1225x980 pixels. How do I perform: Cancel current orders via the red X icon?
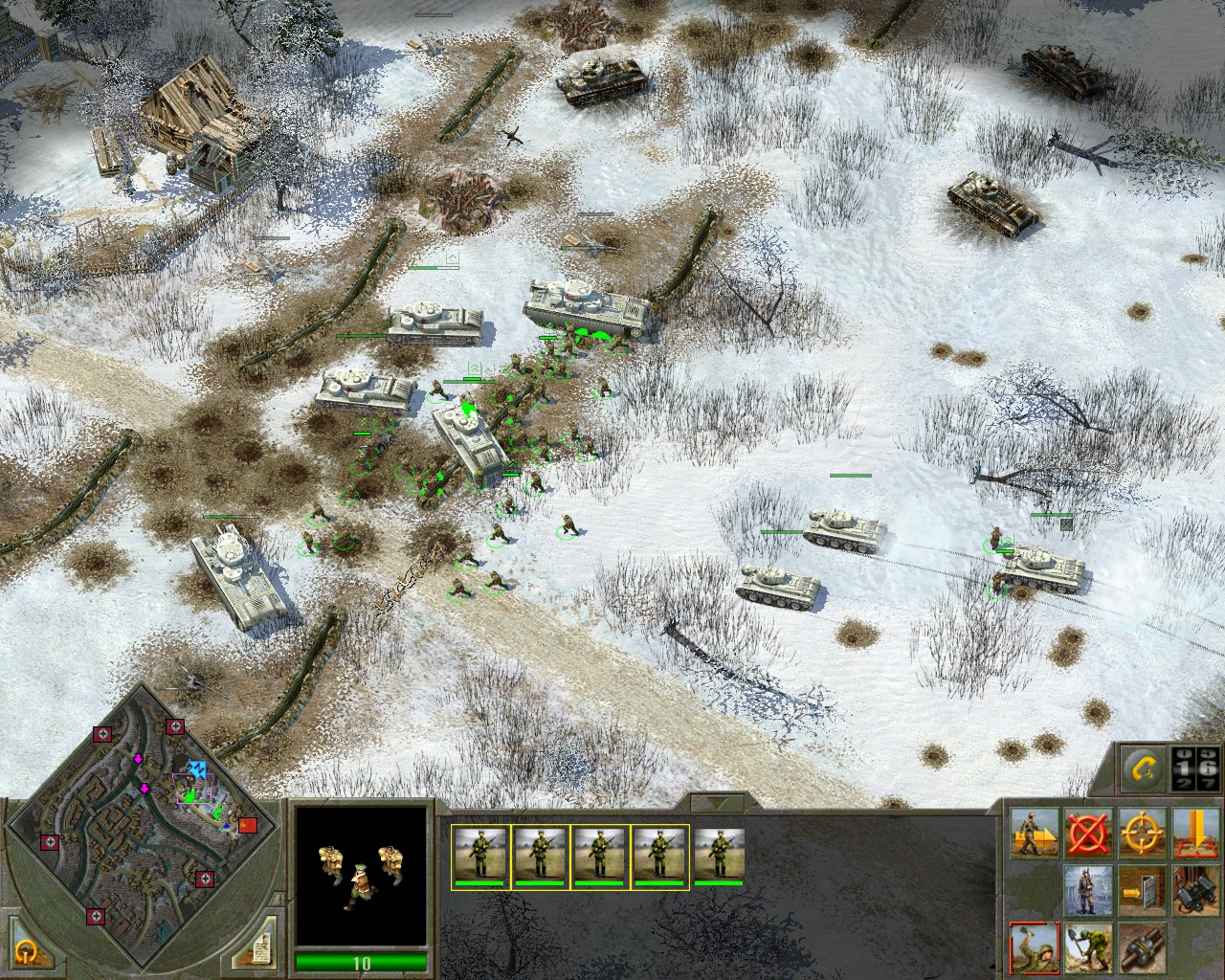point(1089,833)
